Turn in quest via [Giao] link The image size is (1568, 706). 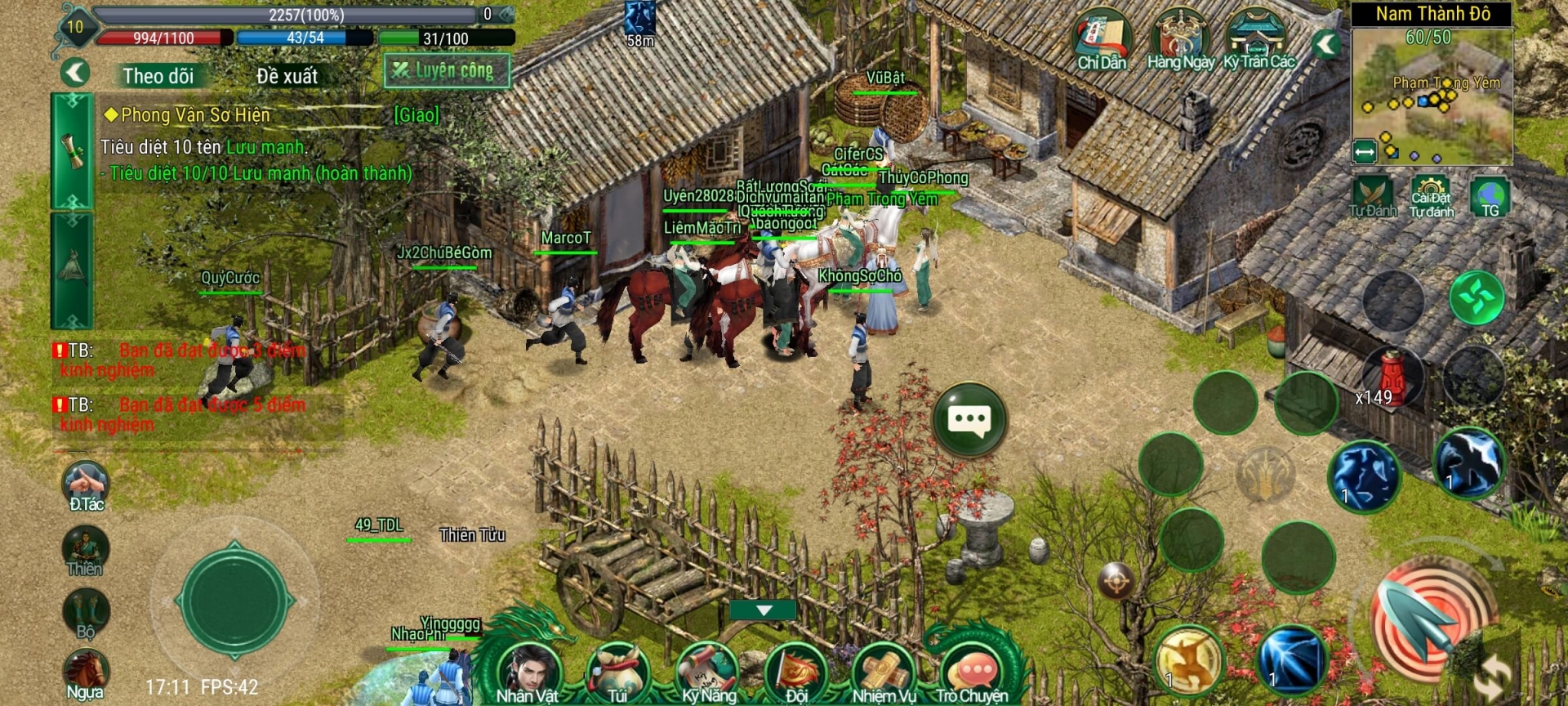(x=416, y=115)
